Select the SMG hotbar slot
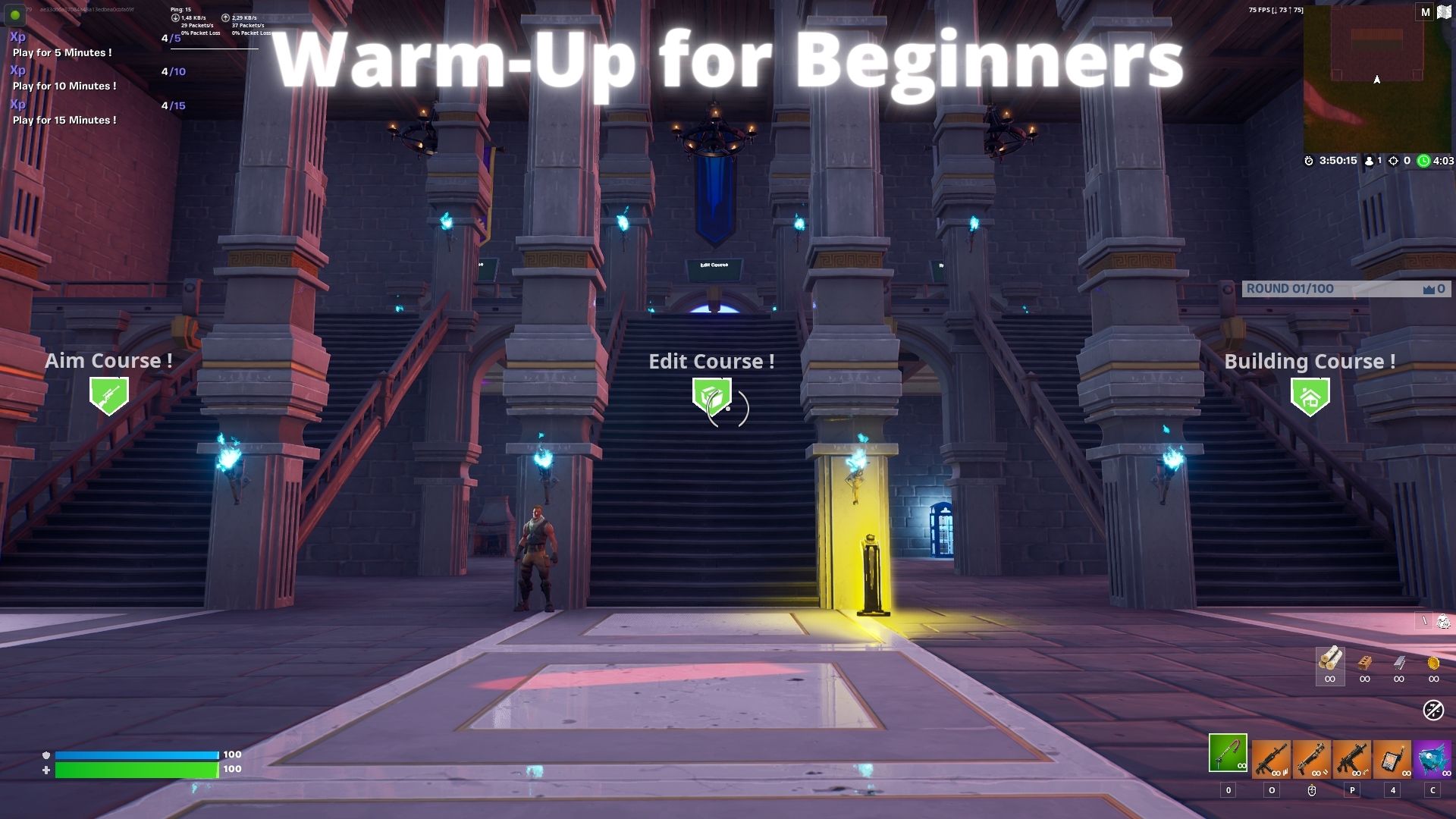 pyautogui.click(x=1353, y=758)
